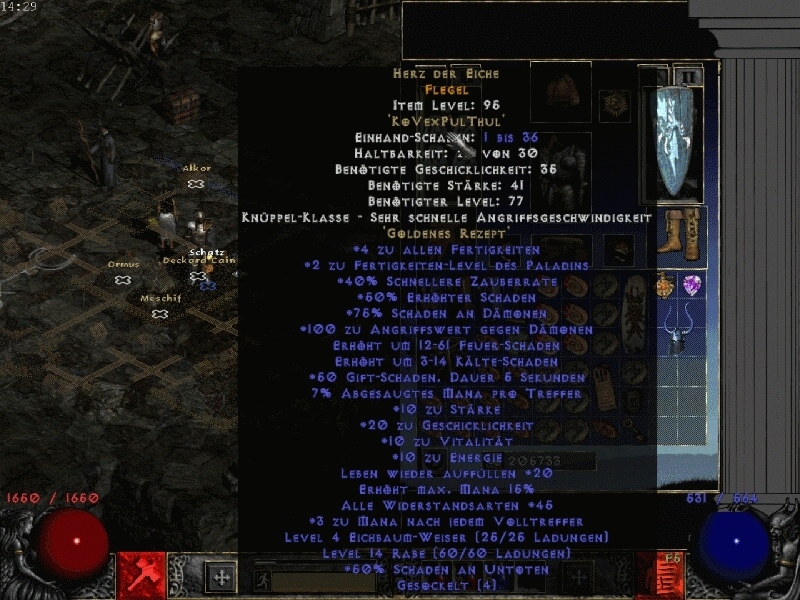This screenshot has height=600, width=800.
Task: Select the equipped helmet slot
Action: [560, 92]
